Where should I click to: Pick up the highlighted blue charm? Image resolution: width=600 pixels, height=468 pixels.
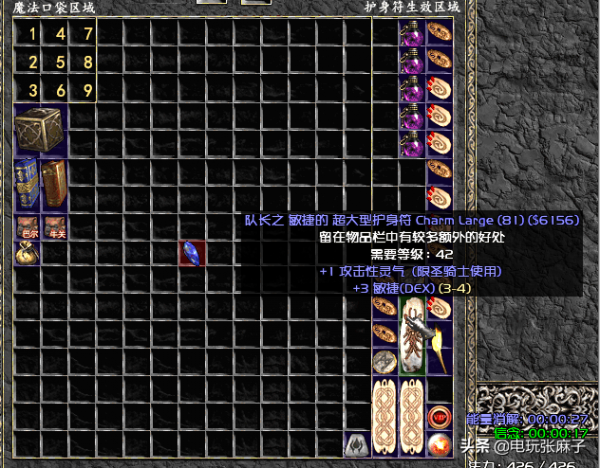tap(191, 253)
